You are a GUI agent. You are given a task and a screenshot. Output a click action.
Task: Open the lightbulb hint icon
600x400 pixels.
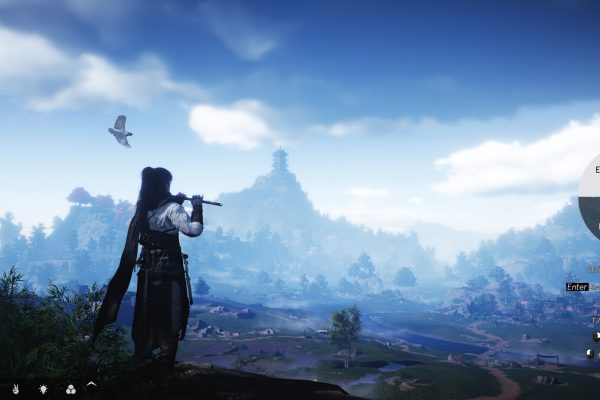pyautogui.click(x=43, y=388)
